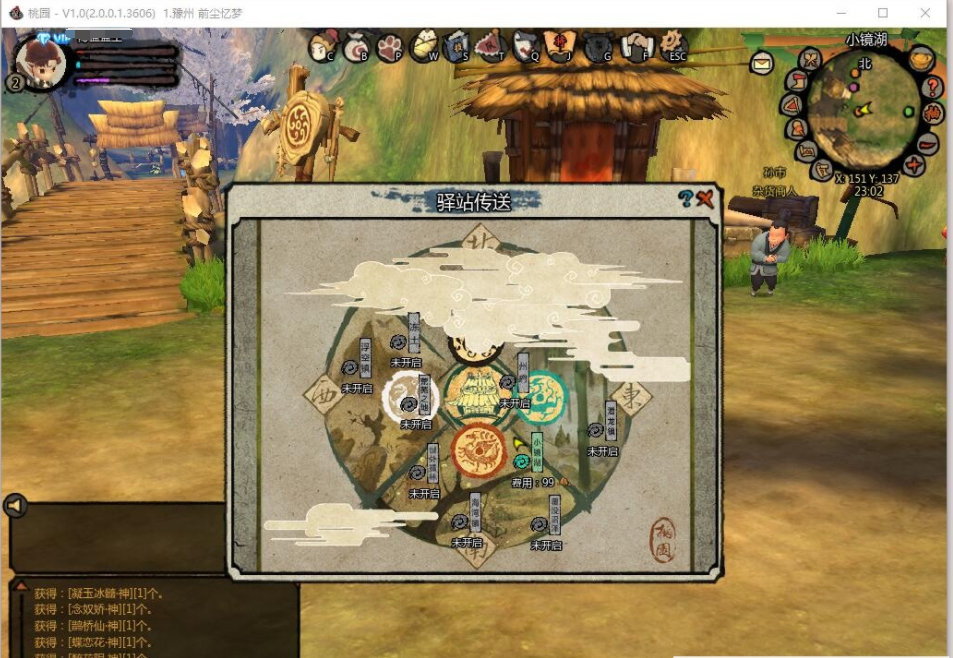Open the bag inventory icon (B)
953x658 pixels.
pos(356,46)
